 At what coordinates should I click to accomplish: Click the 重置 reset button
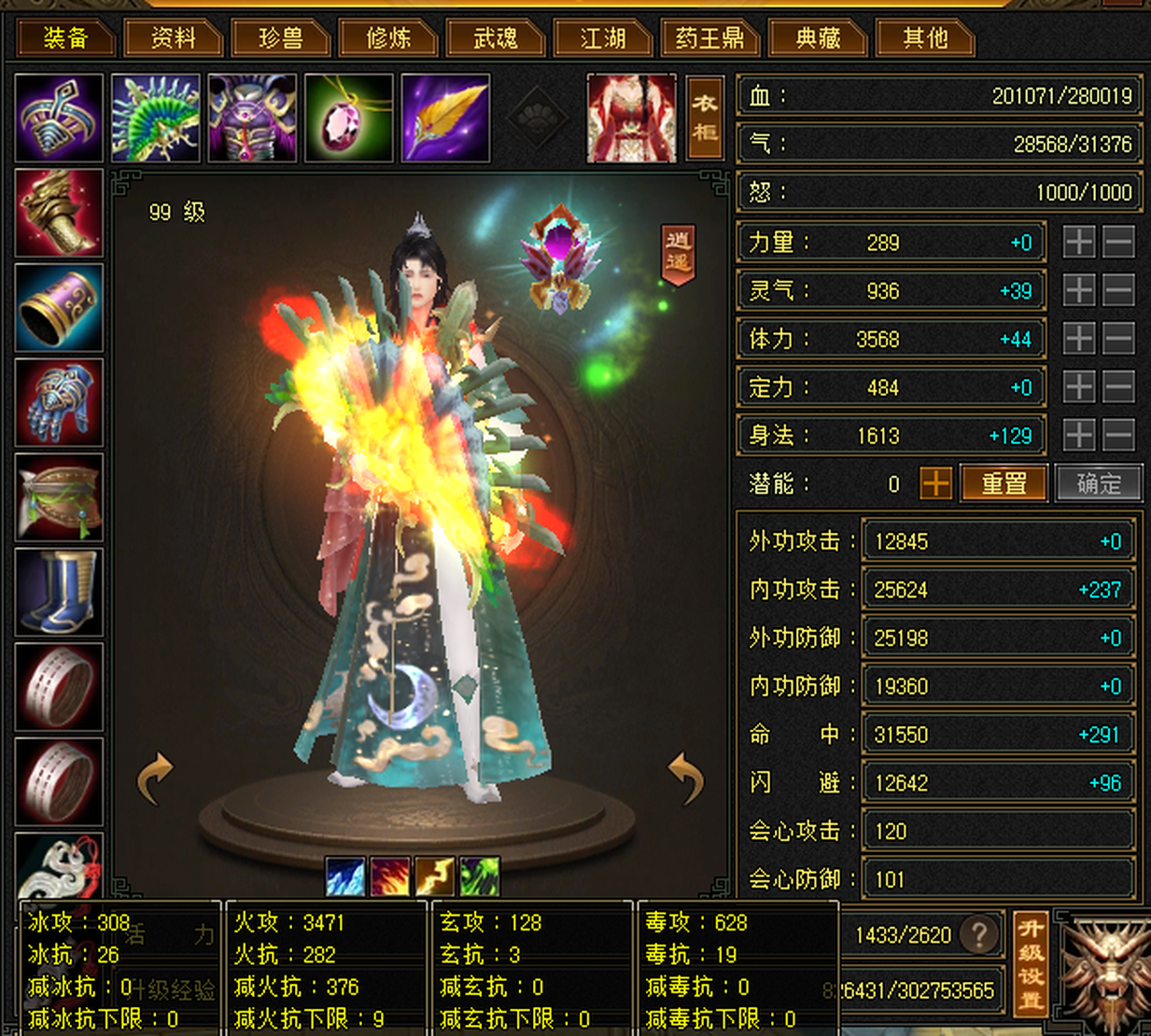1004,483
